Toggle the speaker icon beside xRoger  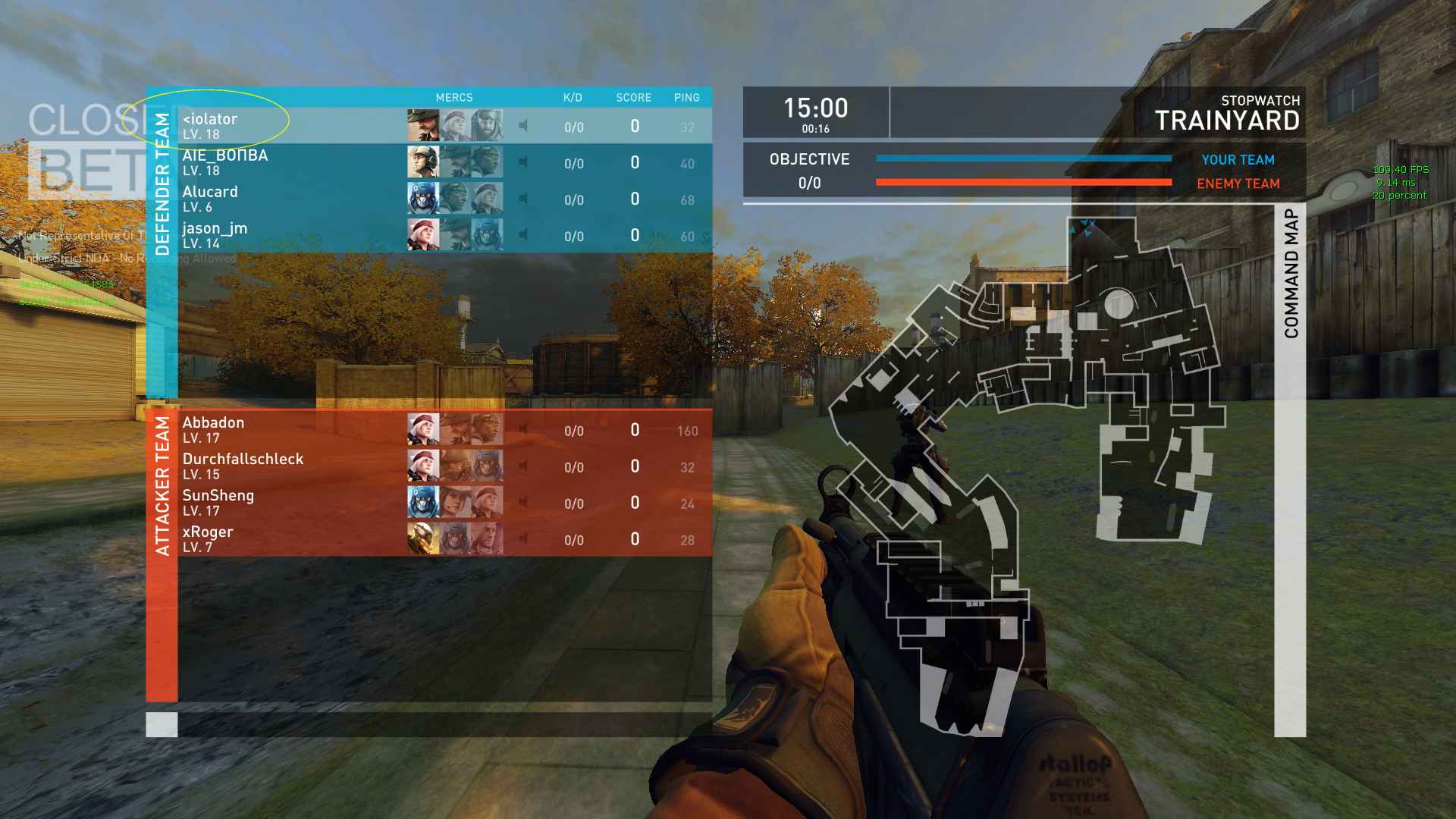coord(523,539)
